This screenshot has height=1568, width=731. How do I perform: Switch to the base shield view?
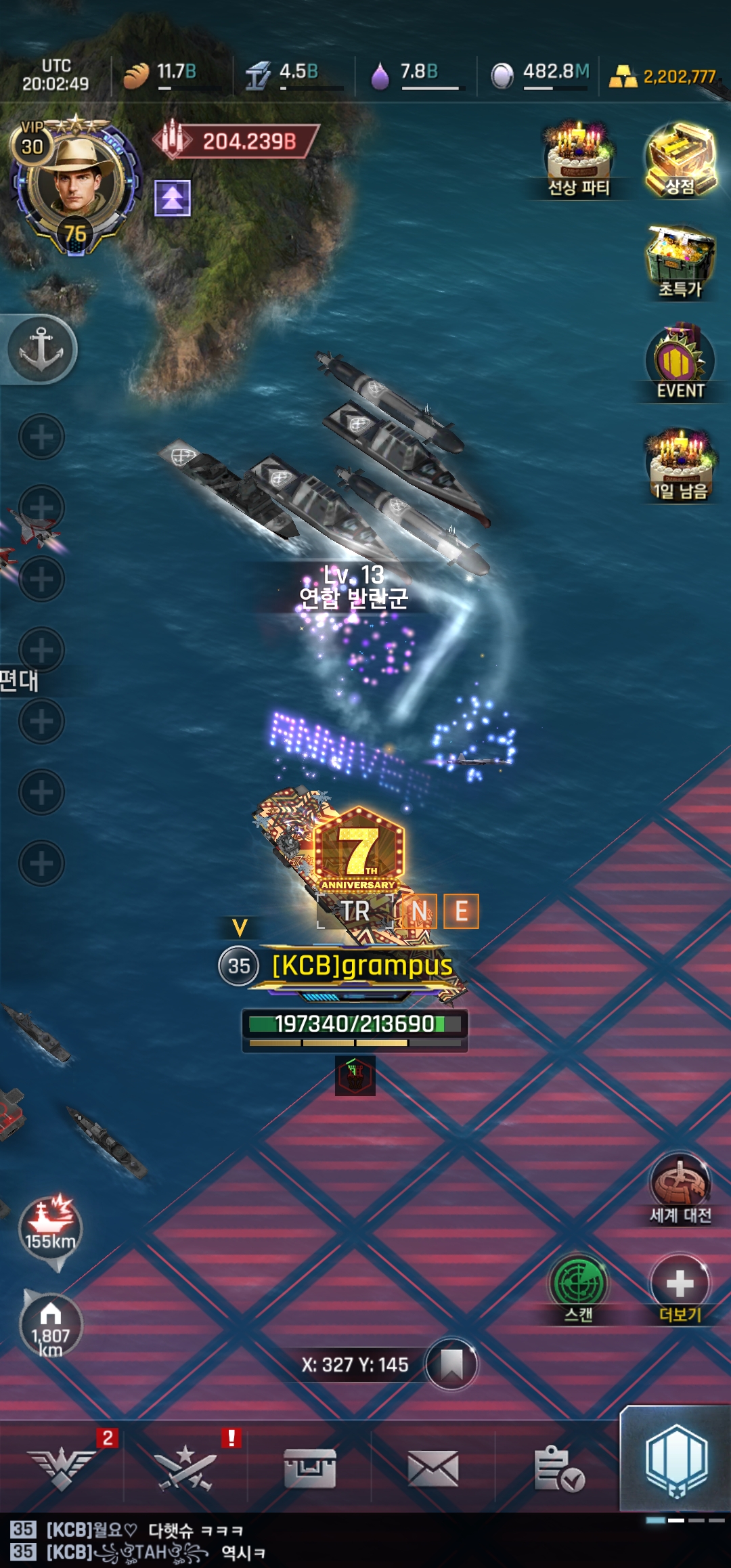point(675,1461)
